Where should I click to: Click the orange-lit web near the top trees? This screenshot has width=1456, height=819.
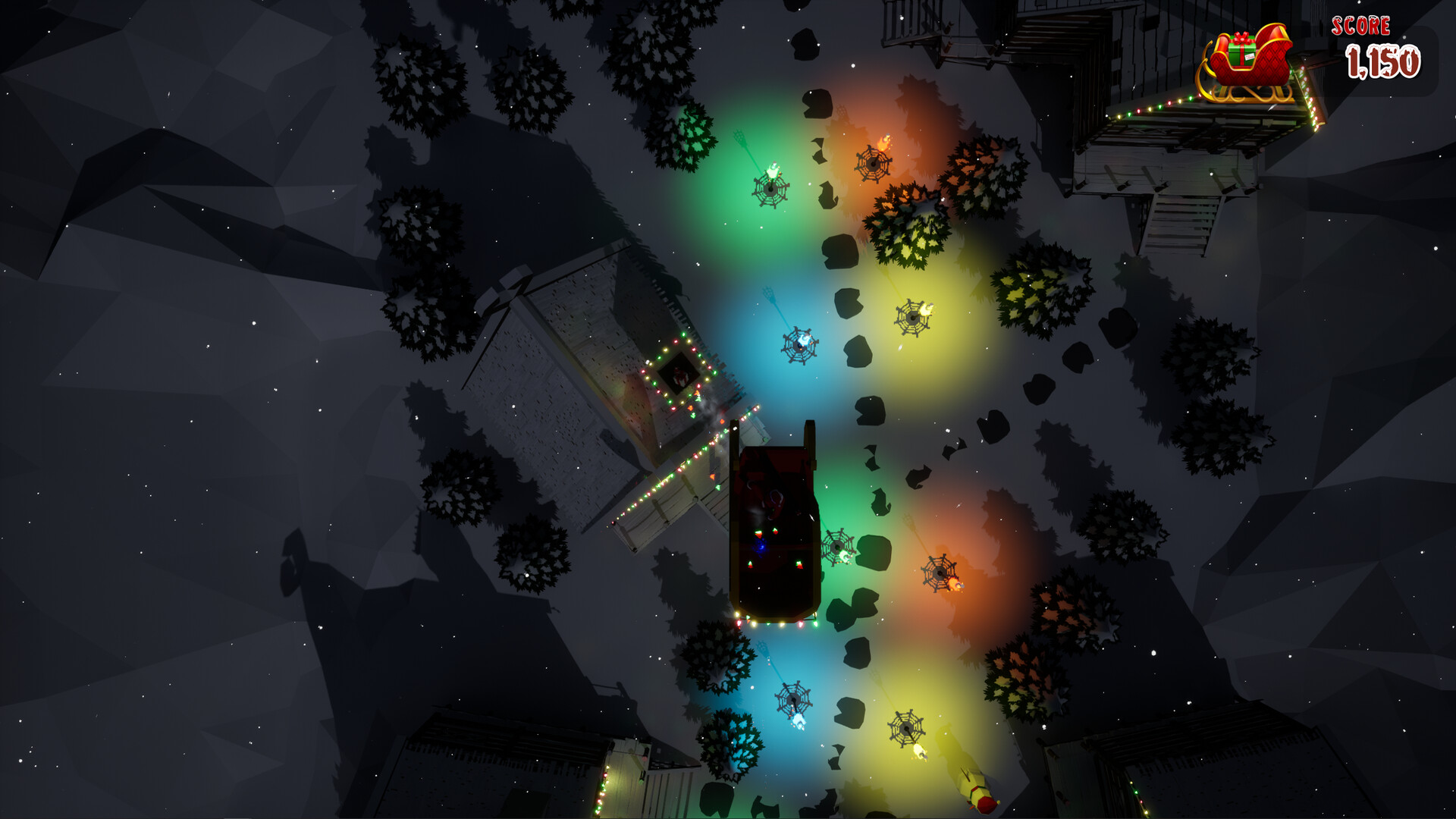(874, 163)
